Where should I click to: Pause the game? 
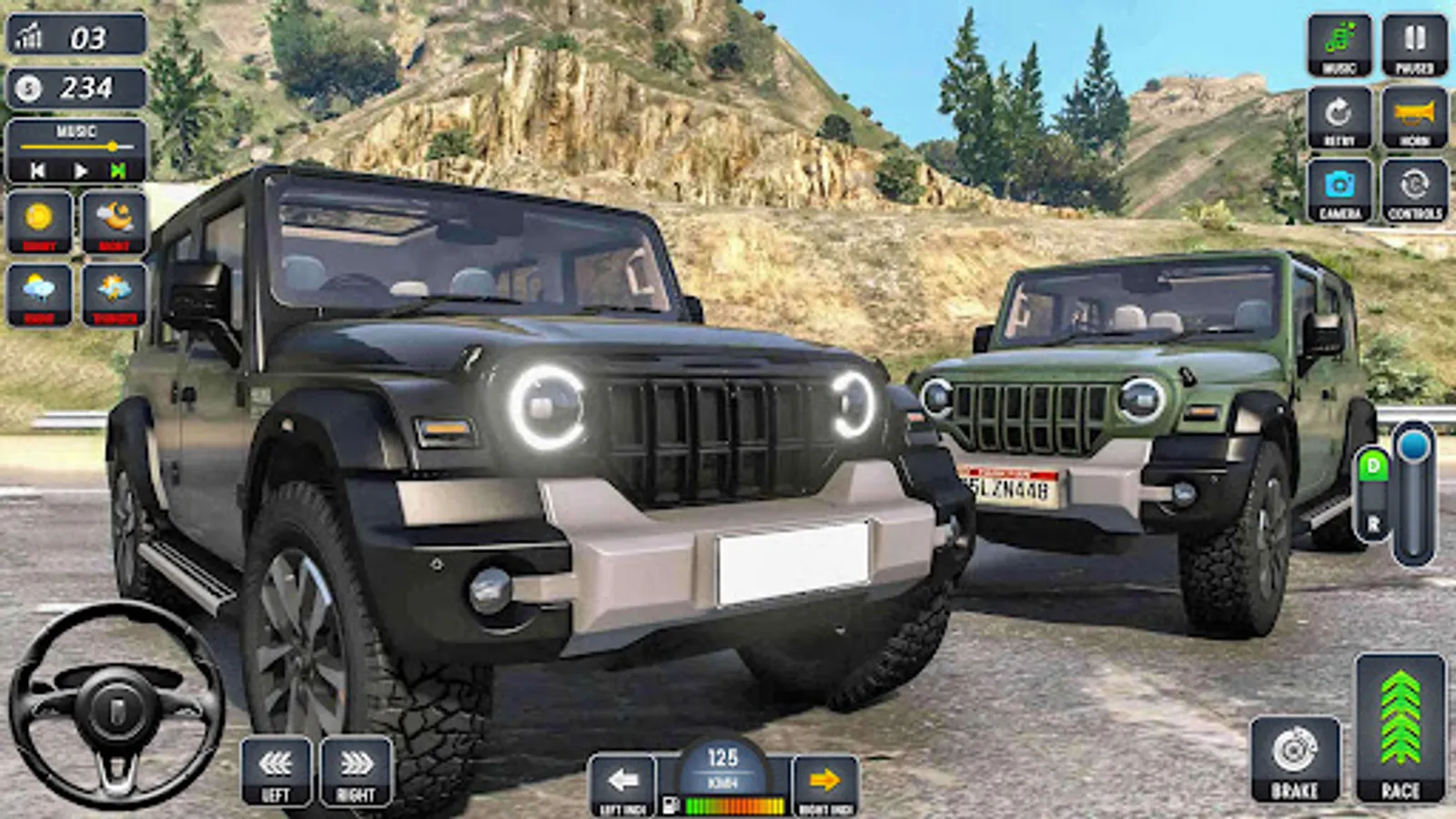click(1412, 41)
